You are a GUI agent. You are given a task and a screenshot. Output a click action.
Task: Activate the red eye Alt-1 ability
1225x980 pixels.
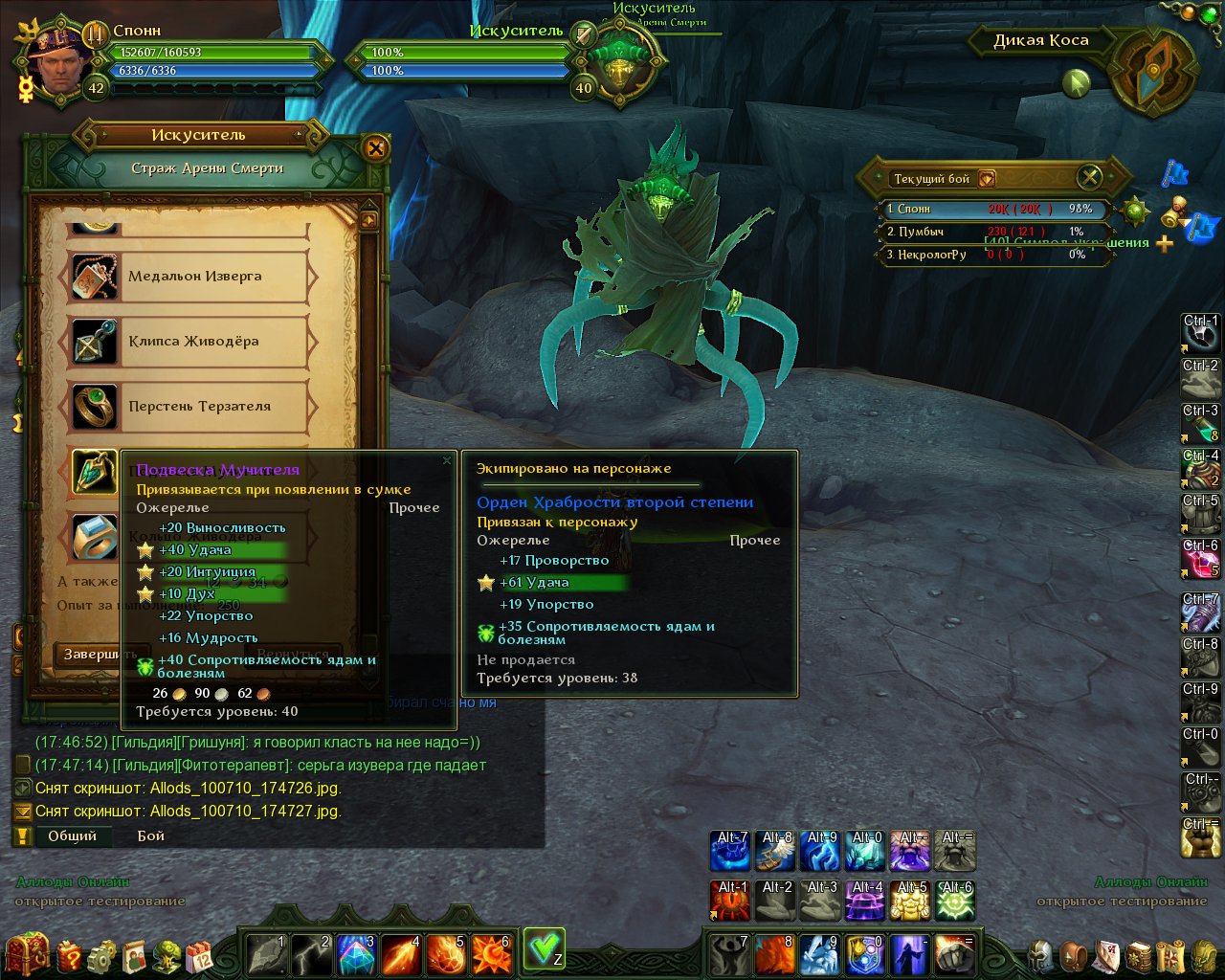(x=730, y=901)
